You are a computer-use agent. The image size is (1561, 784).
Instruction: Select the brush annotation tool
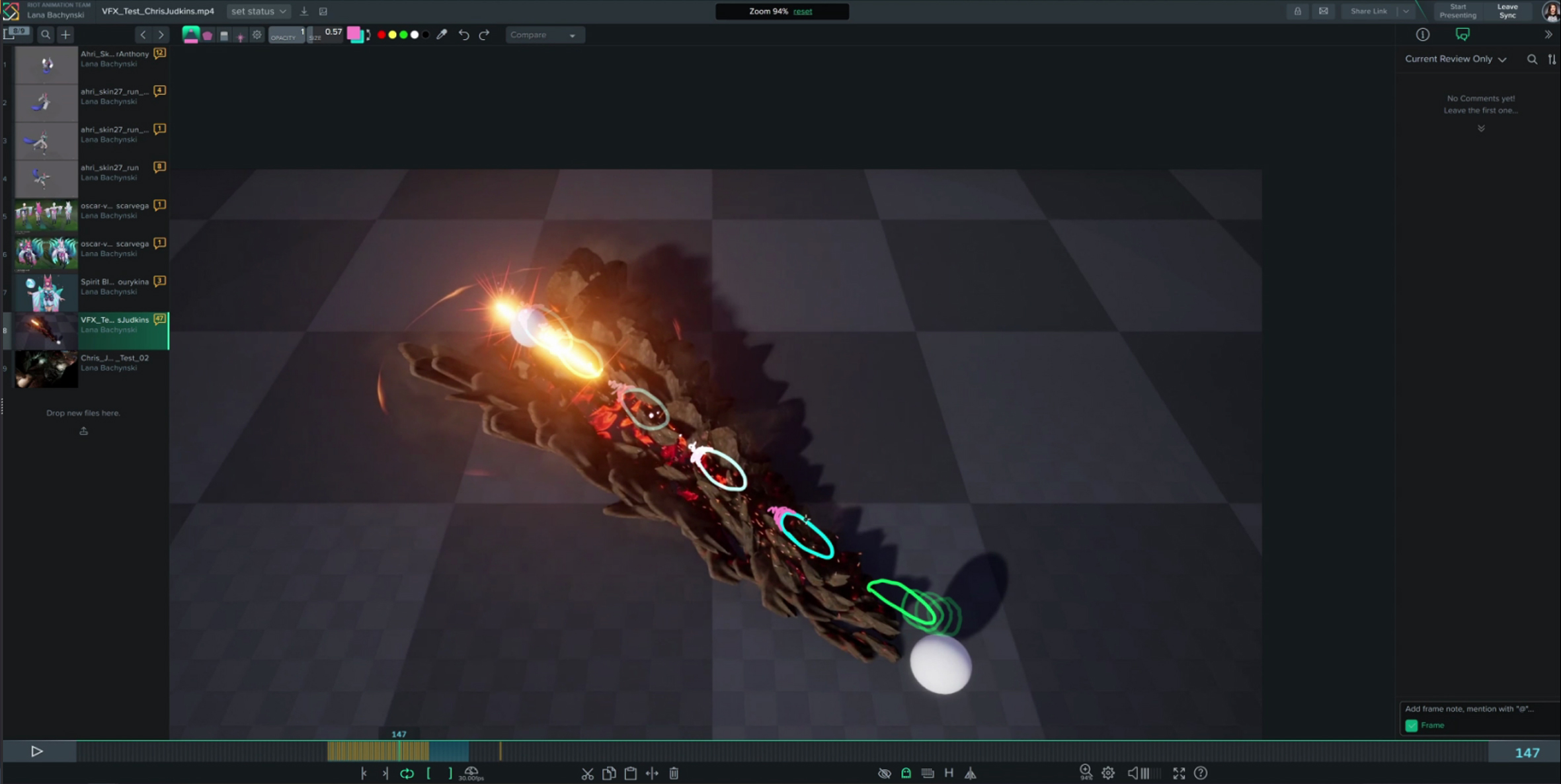point(191,34)
